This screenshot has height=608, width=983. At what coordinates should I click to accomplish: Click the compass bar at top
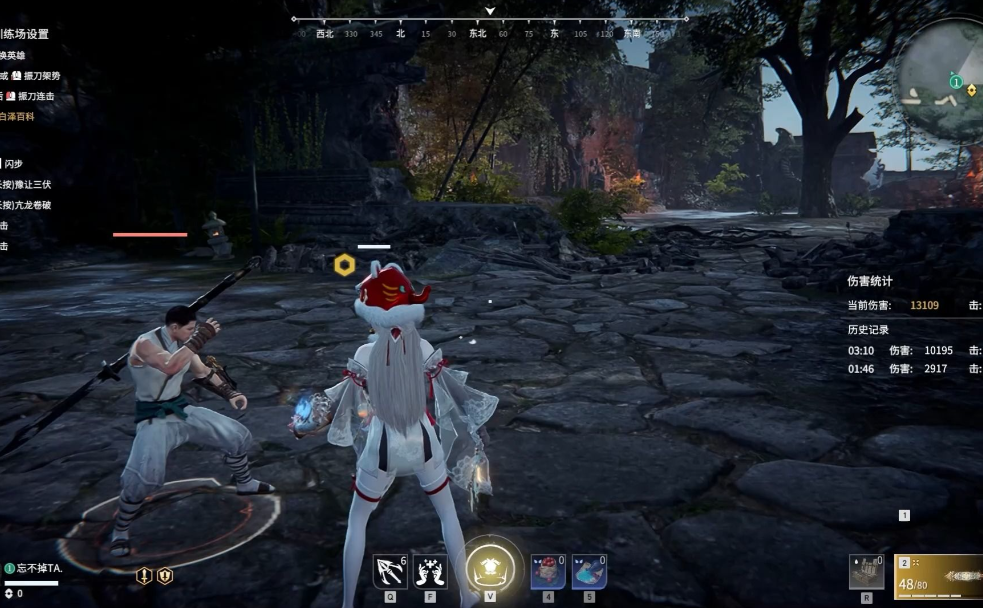coord(490,32)
